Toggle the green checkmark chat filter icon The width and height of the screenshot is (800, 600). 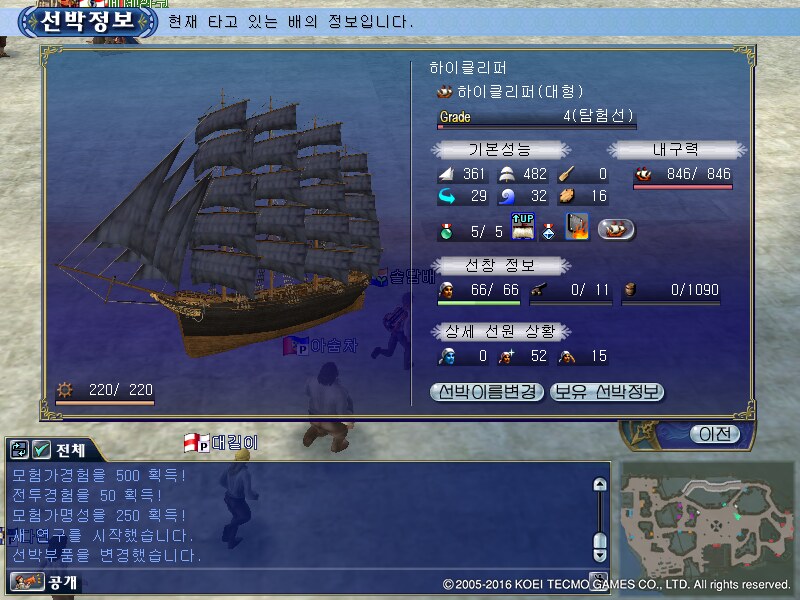[42, 450]
